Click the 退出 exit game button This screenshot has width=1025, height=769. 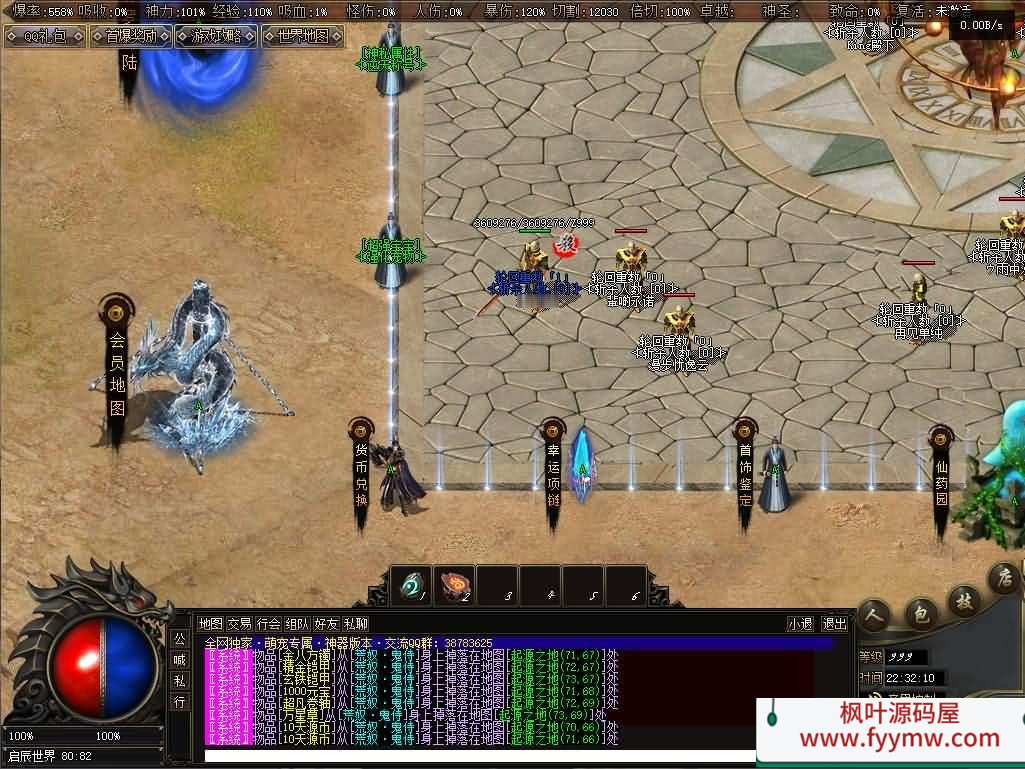[x=834, y=623]
